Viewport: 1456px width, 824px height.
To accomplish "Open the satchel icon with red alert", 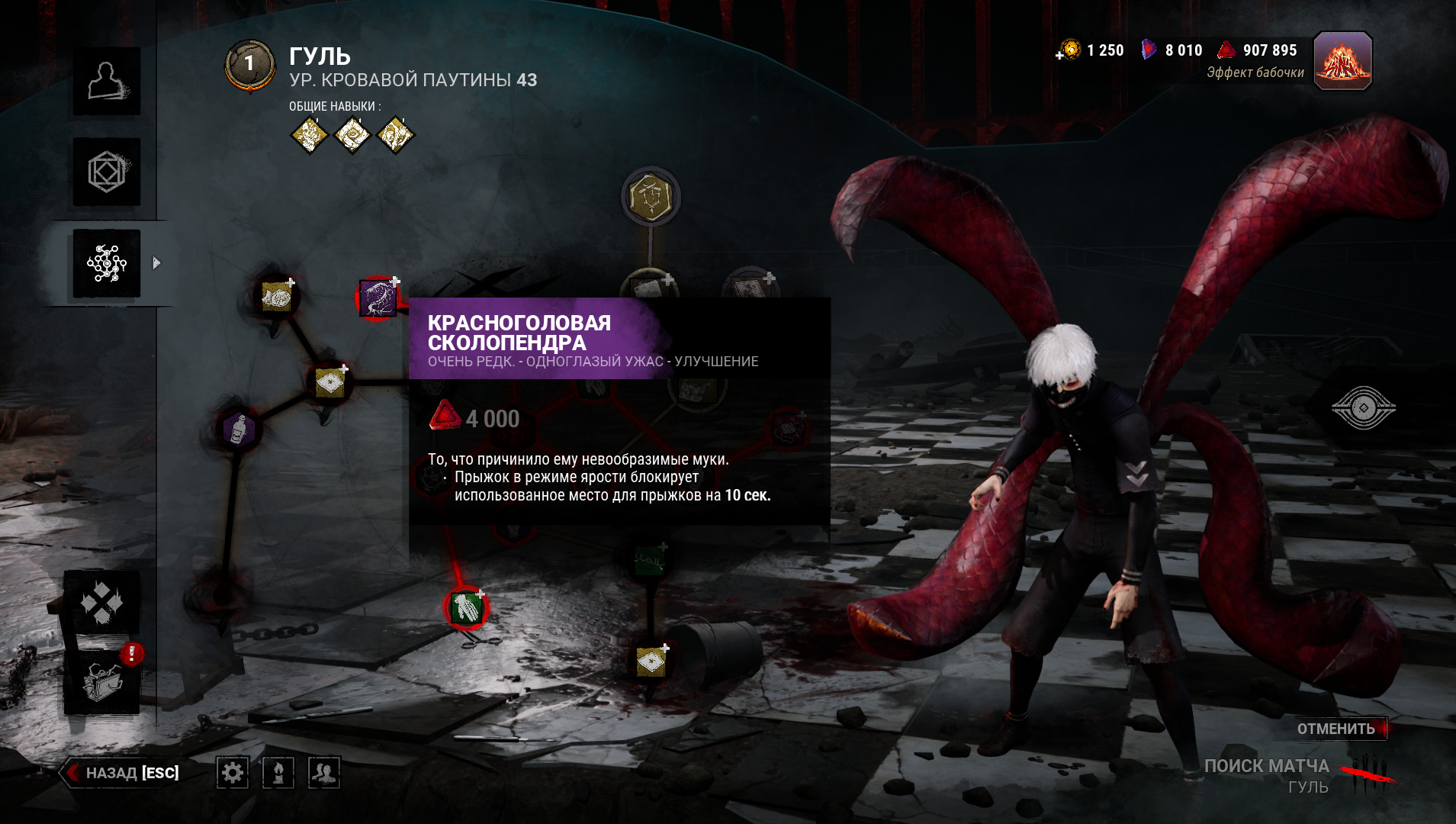I will pos(102,681).
